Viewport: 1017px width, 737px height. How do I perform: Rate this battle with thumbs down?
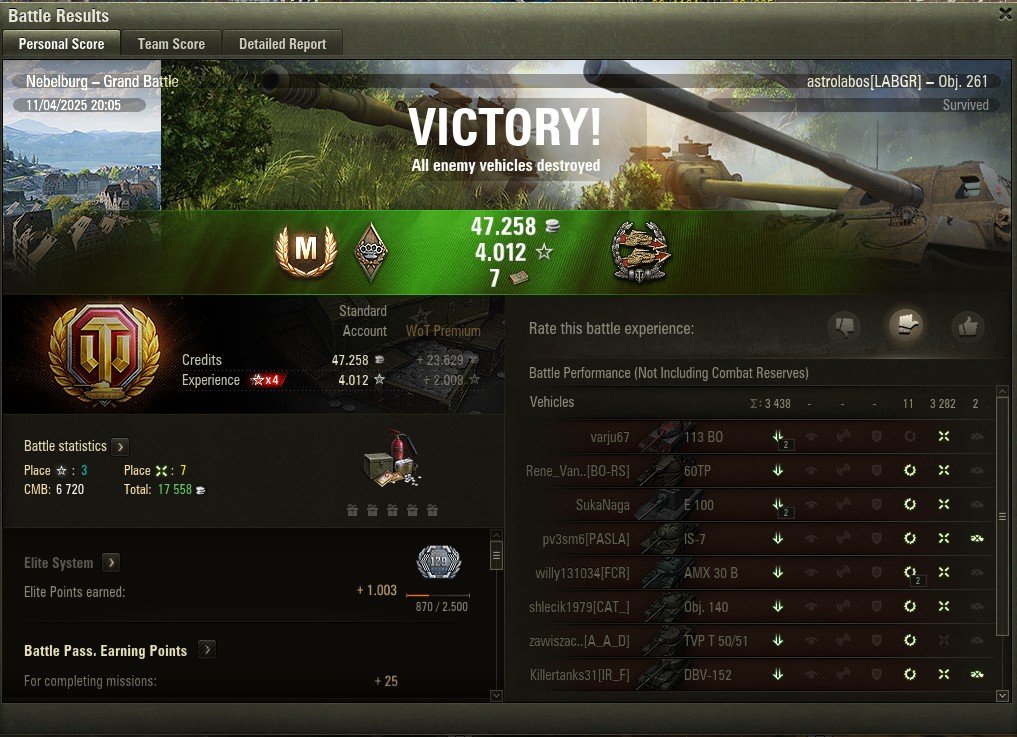845,326
